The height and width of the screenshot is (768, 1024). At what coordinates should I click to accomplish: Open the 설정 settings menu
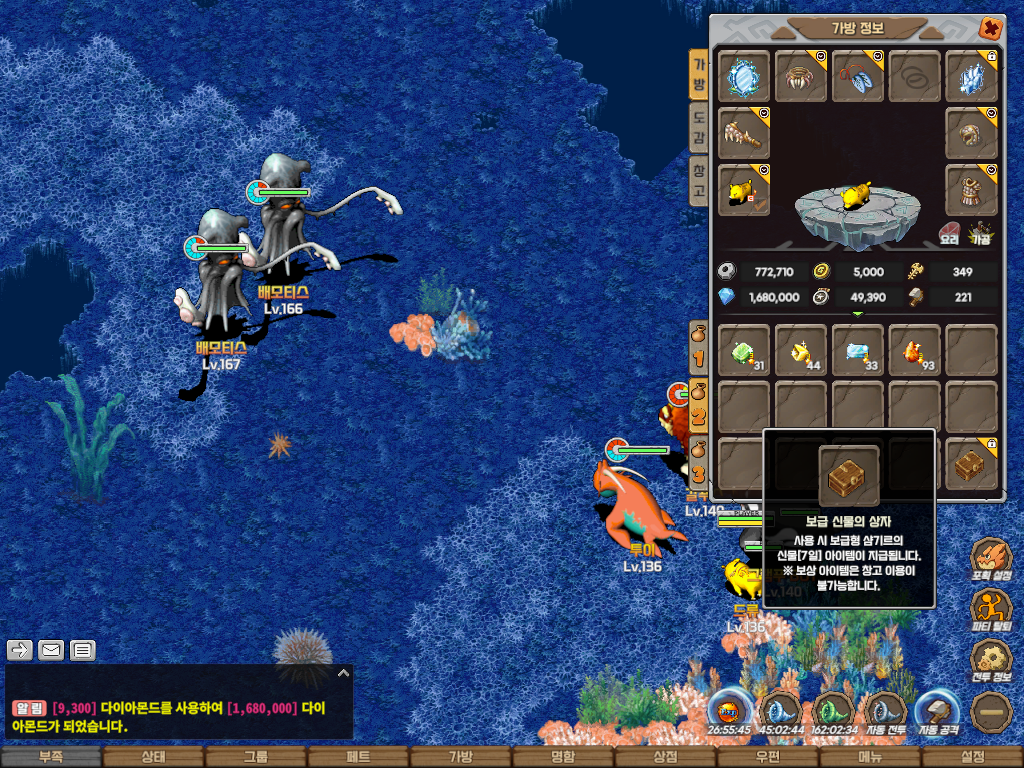coord(972,758)
